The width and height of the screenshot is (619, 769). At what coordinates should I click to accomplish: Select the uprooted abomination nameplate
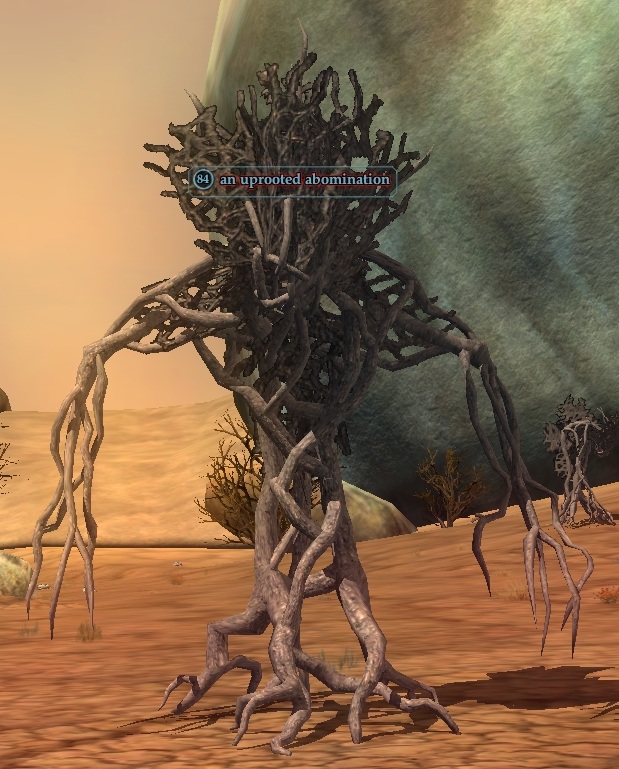[x=291, y=179]
